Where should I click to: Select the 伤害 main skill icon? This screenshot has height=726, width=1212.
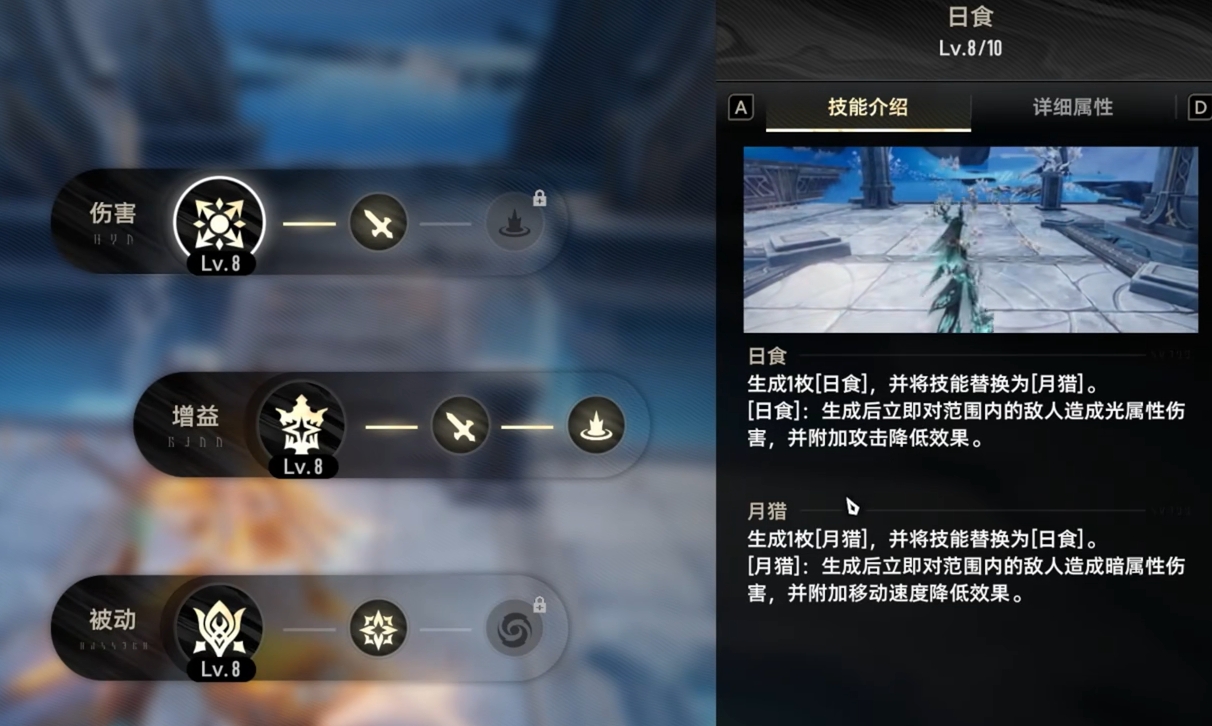tap(219, 222)
